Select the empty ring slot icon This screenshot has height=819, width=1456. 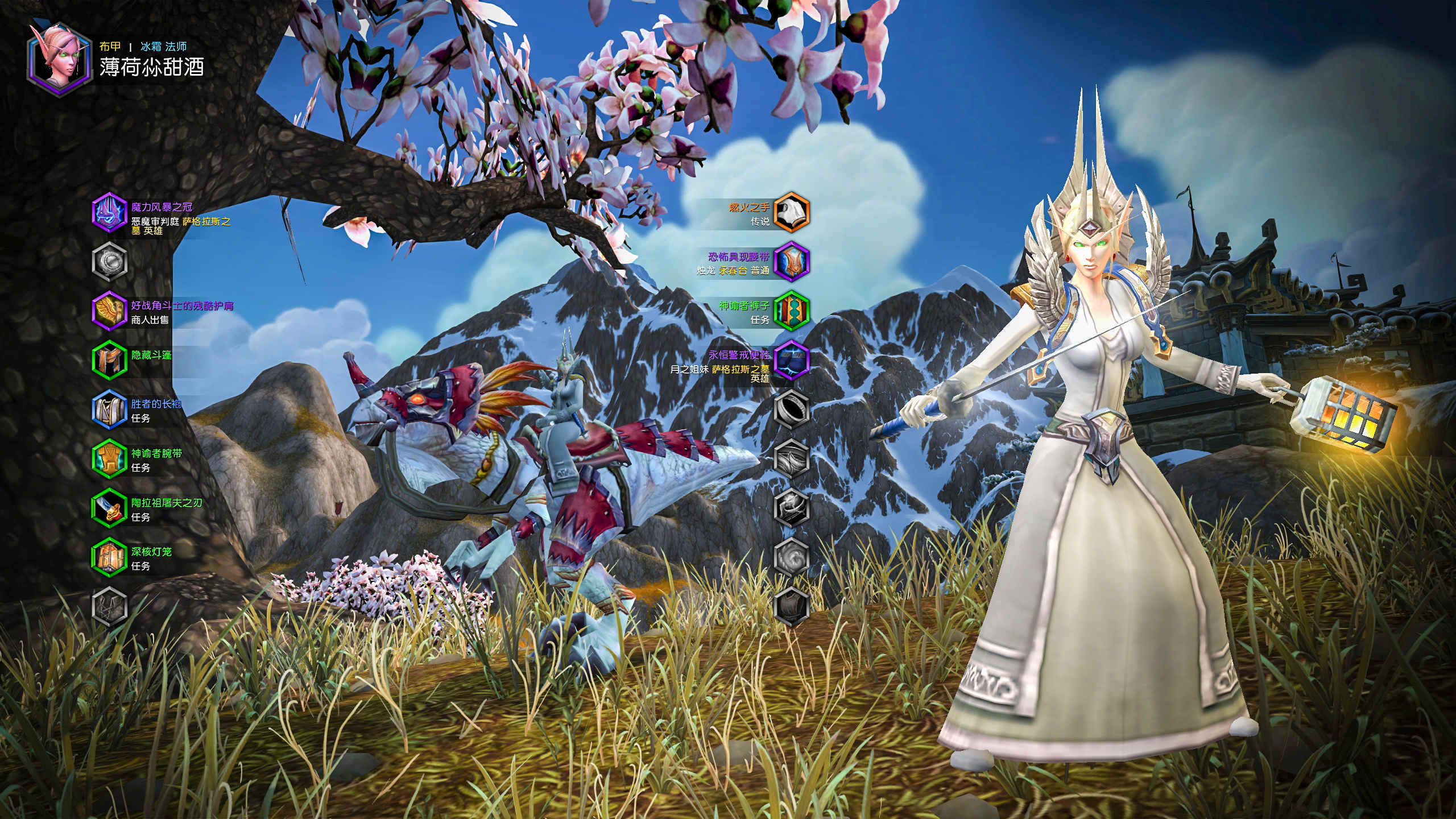792,409
